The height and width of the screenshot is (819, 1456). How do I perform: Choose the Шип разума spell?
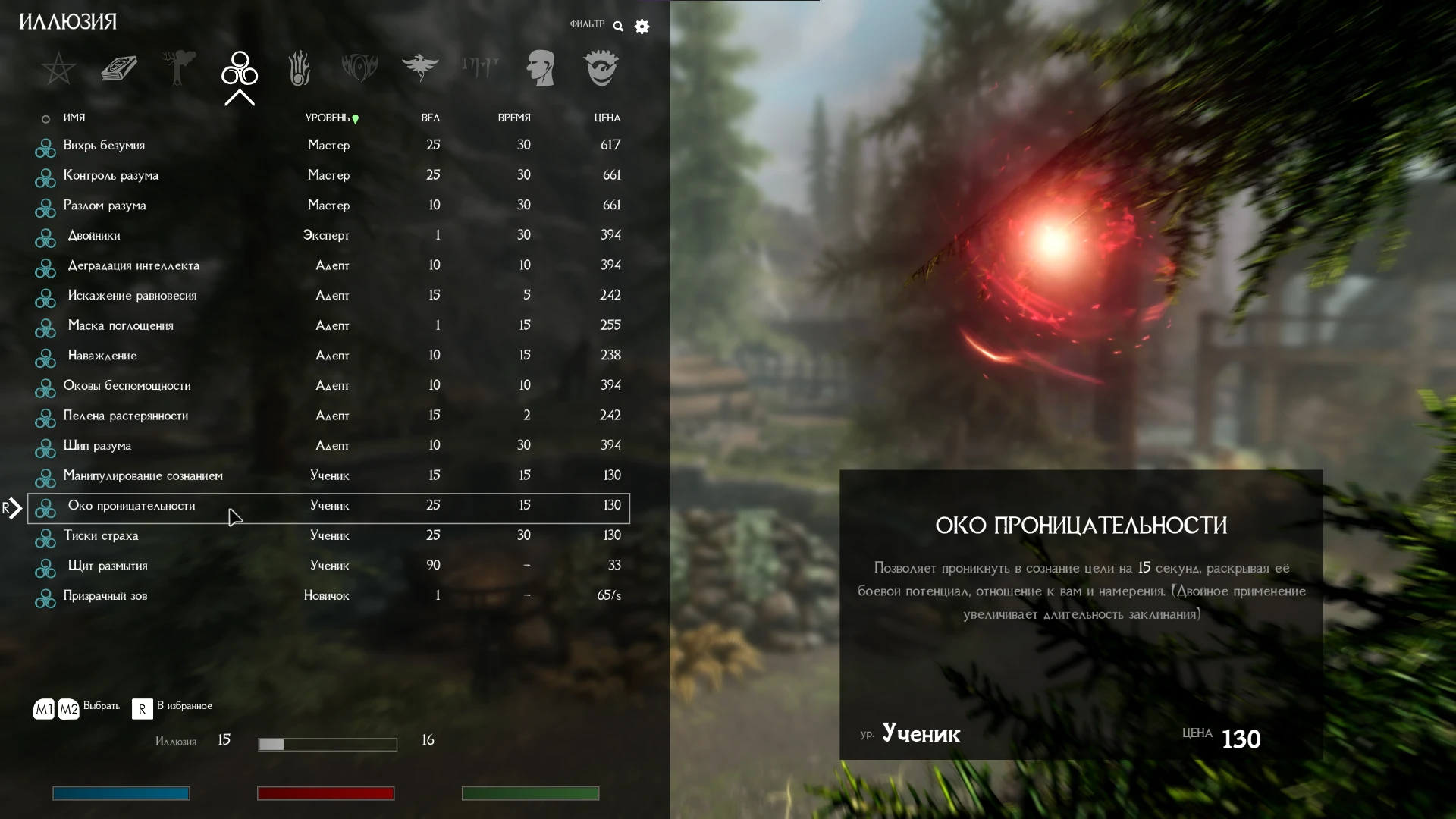tap(97, 446)
